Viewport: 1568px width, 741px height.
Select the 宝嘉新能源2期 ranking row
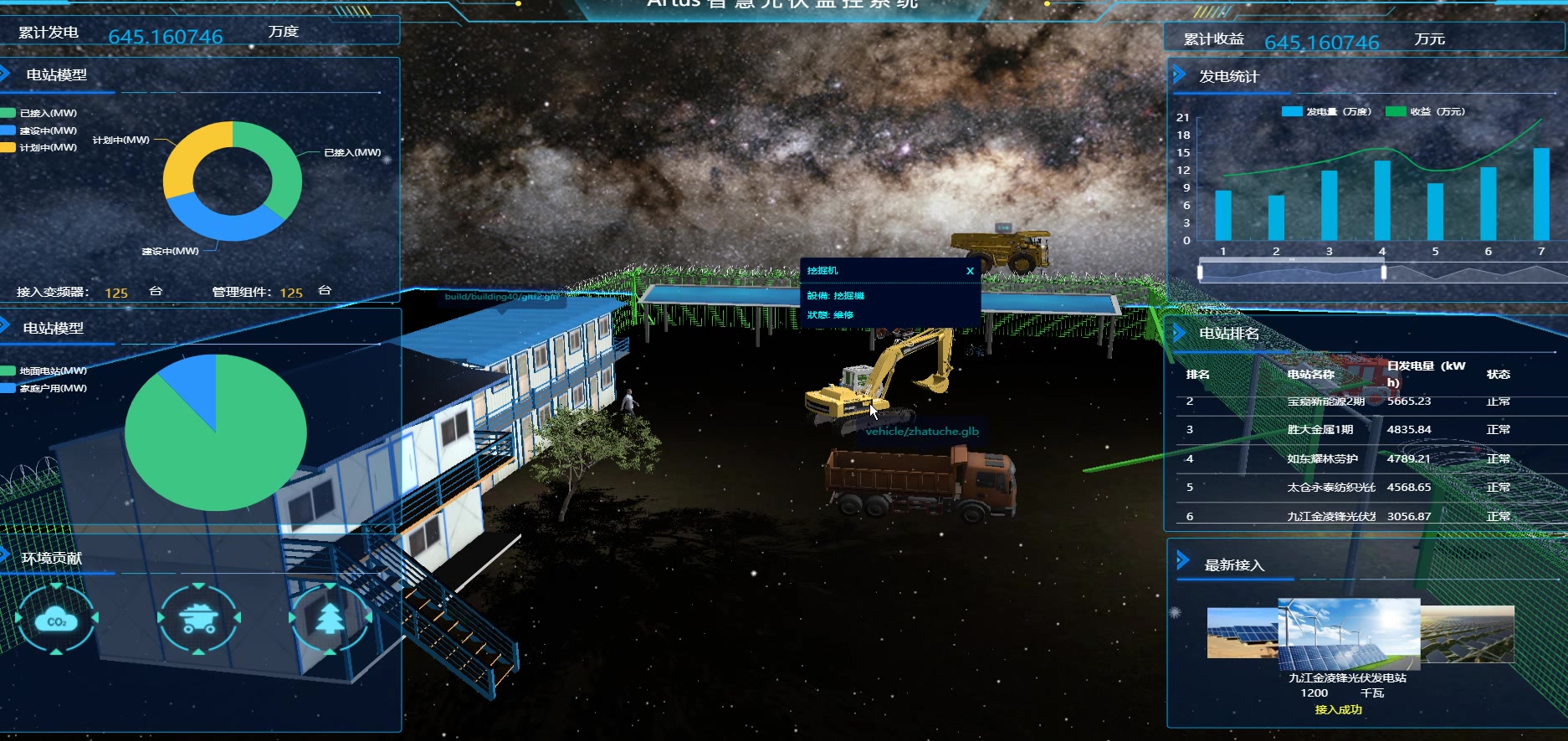point(1347,401)
